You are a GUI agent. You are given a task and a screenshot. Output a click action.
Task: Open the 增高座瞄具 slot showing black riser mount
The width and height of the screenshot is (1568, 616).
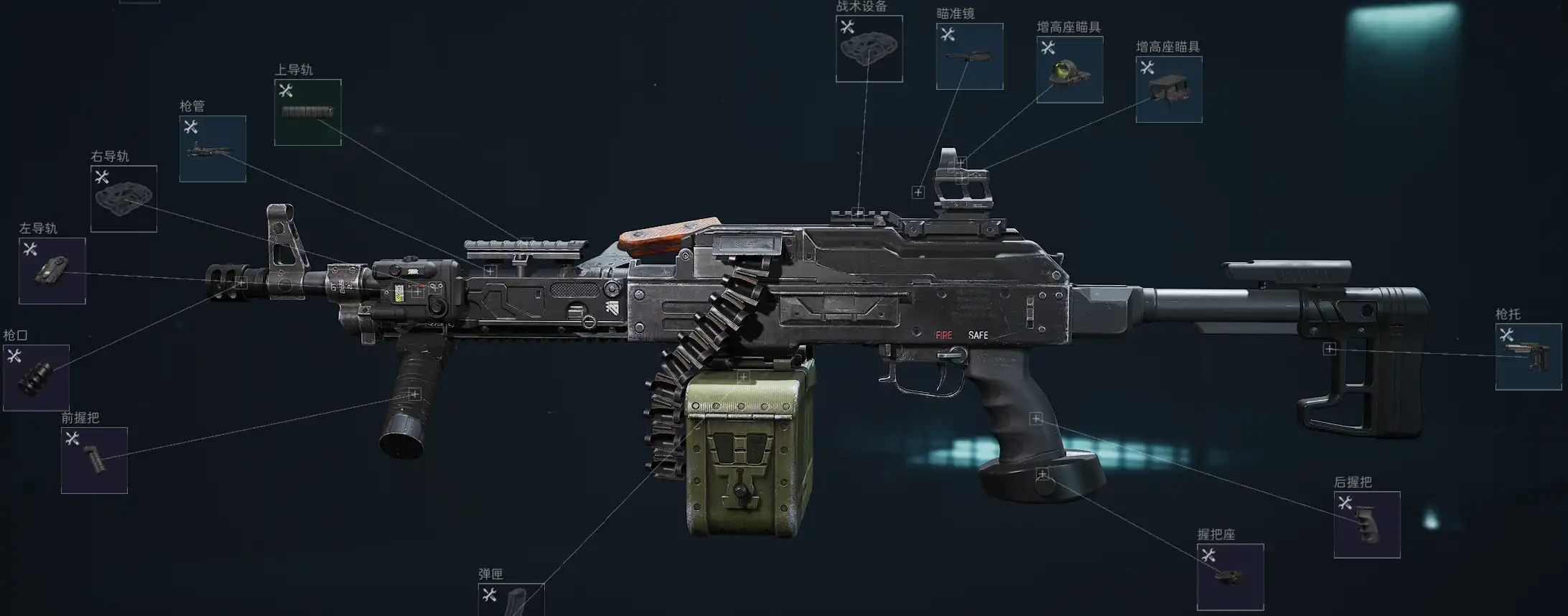(1168, 90)
